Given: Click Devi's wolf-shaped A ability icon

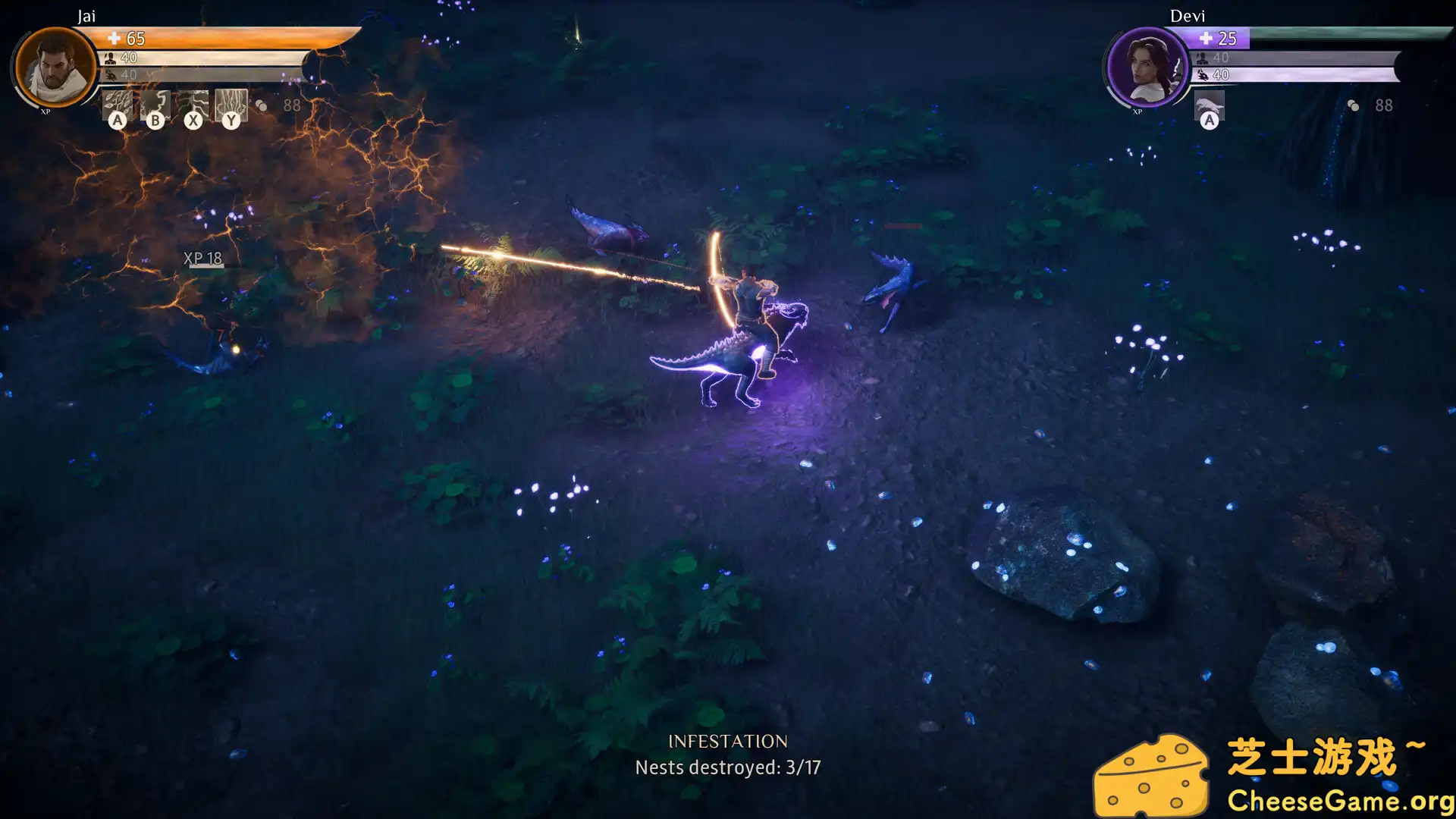Looking at the screenshot, I should click(x=1210, y=105).
